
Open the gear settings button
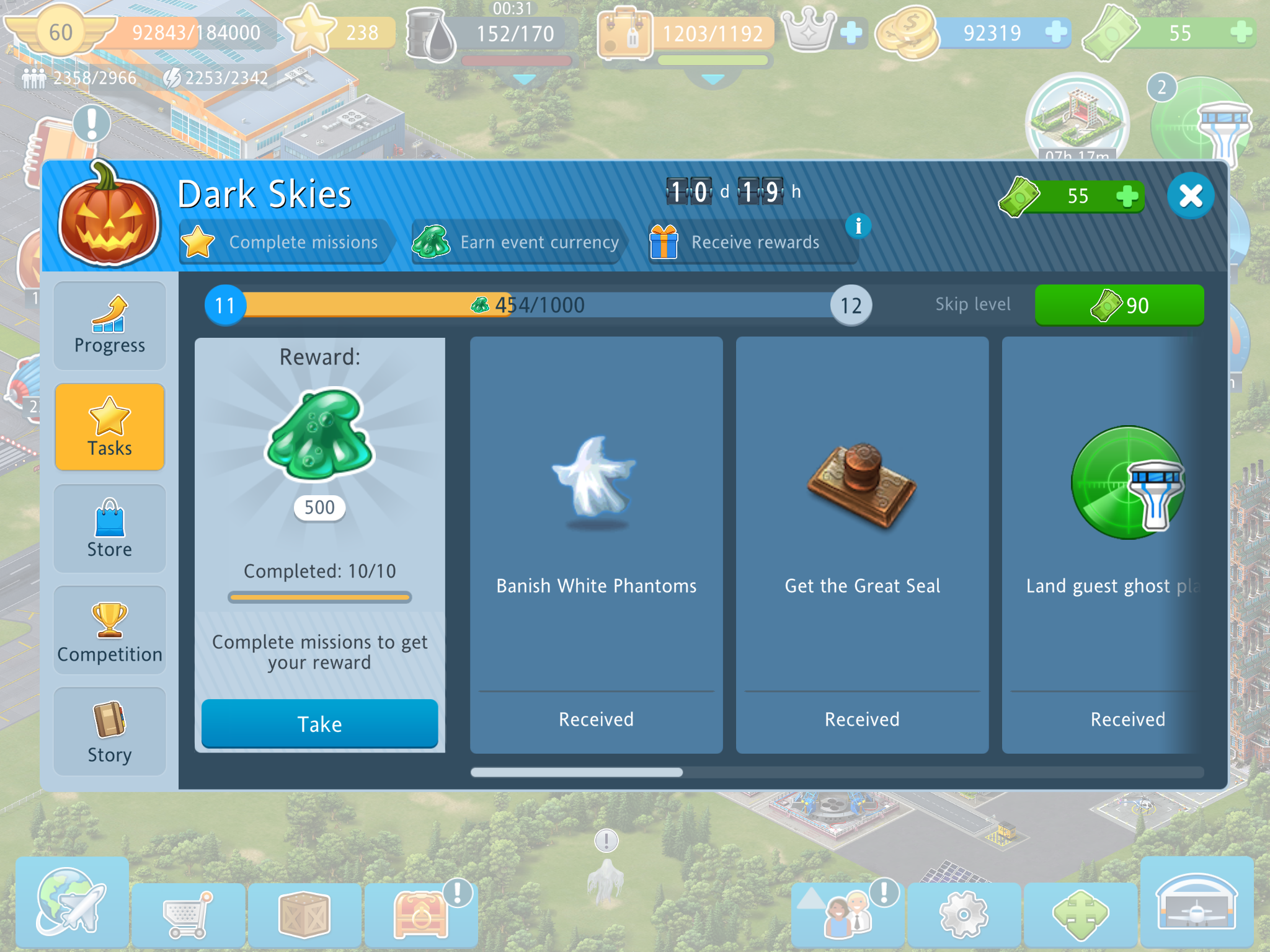tap(963, 914)
